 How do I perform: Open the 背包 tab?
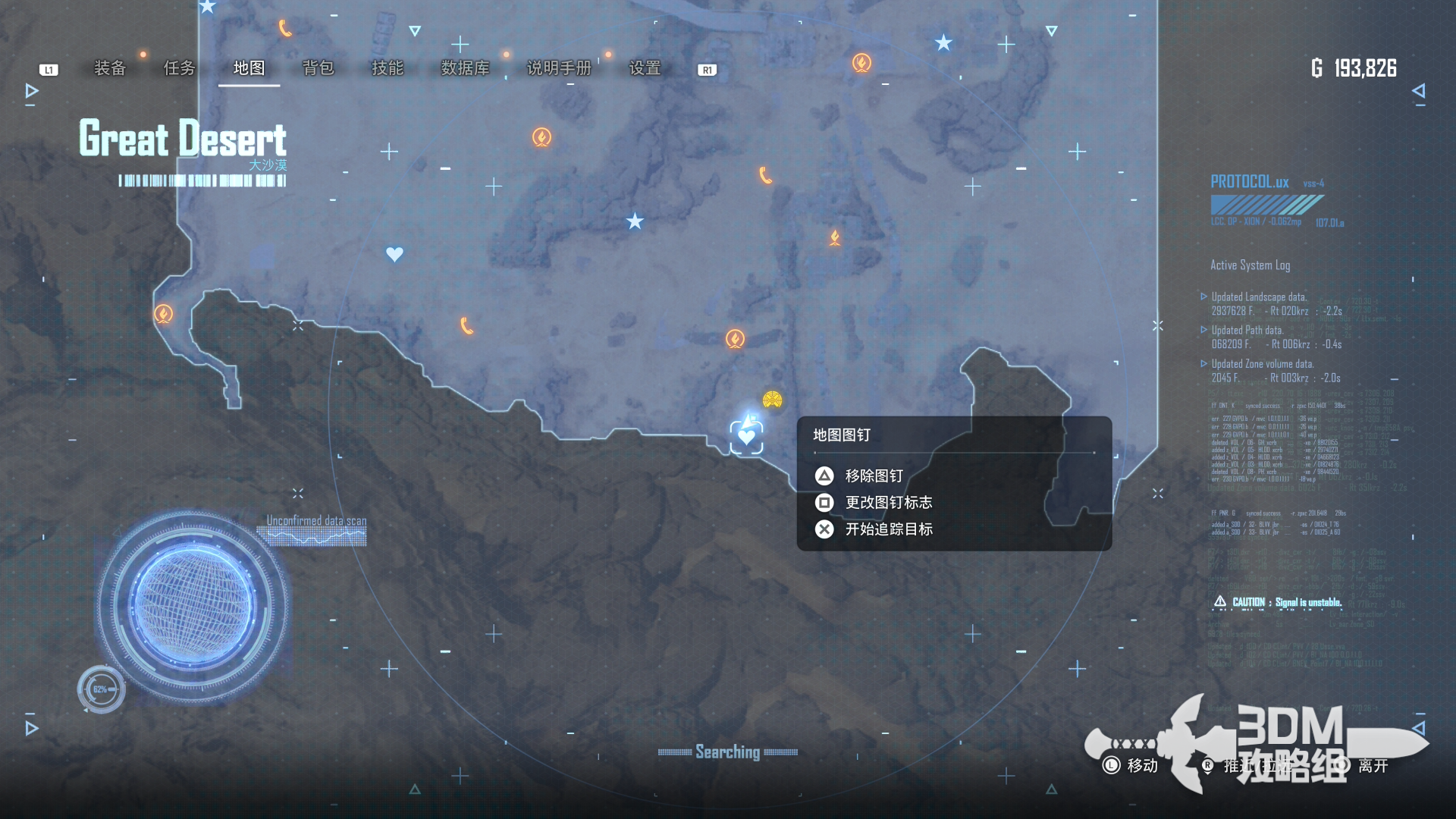pyautogui.click(x=318, y=68)
